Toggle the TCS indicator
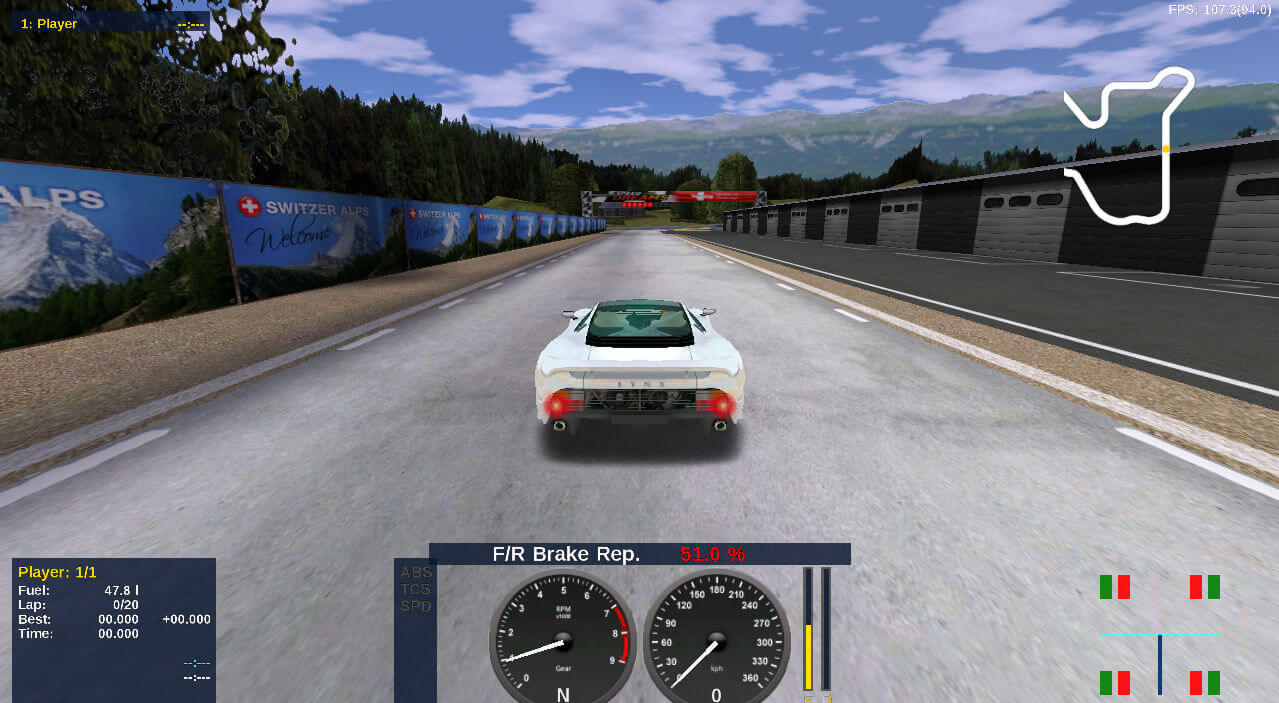This screenshot has width=1279, height=703. pos(415,589)
